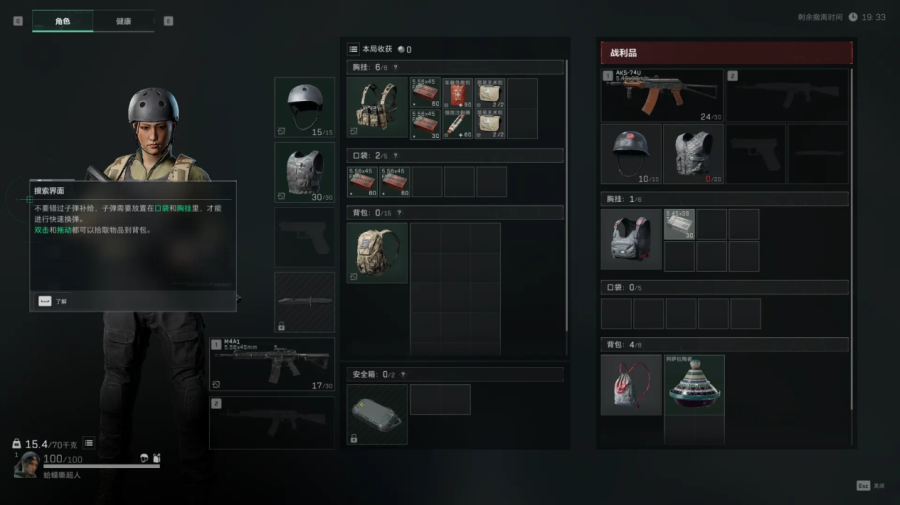
Task: Select the injector syringe item
Action: click(457, 124)
